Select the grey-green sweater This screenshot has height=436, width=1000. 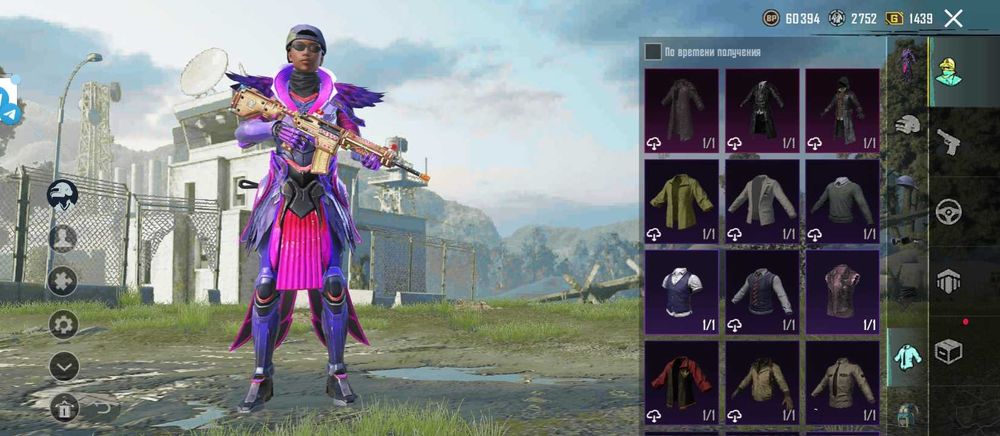coord(842,201)
